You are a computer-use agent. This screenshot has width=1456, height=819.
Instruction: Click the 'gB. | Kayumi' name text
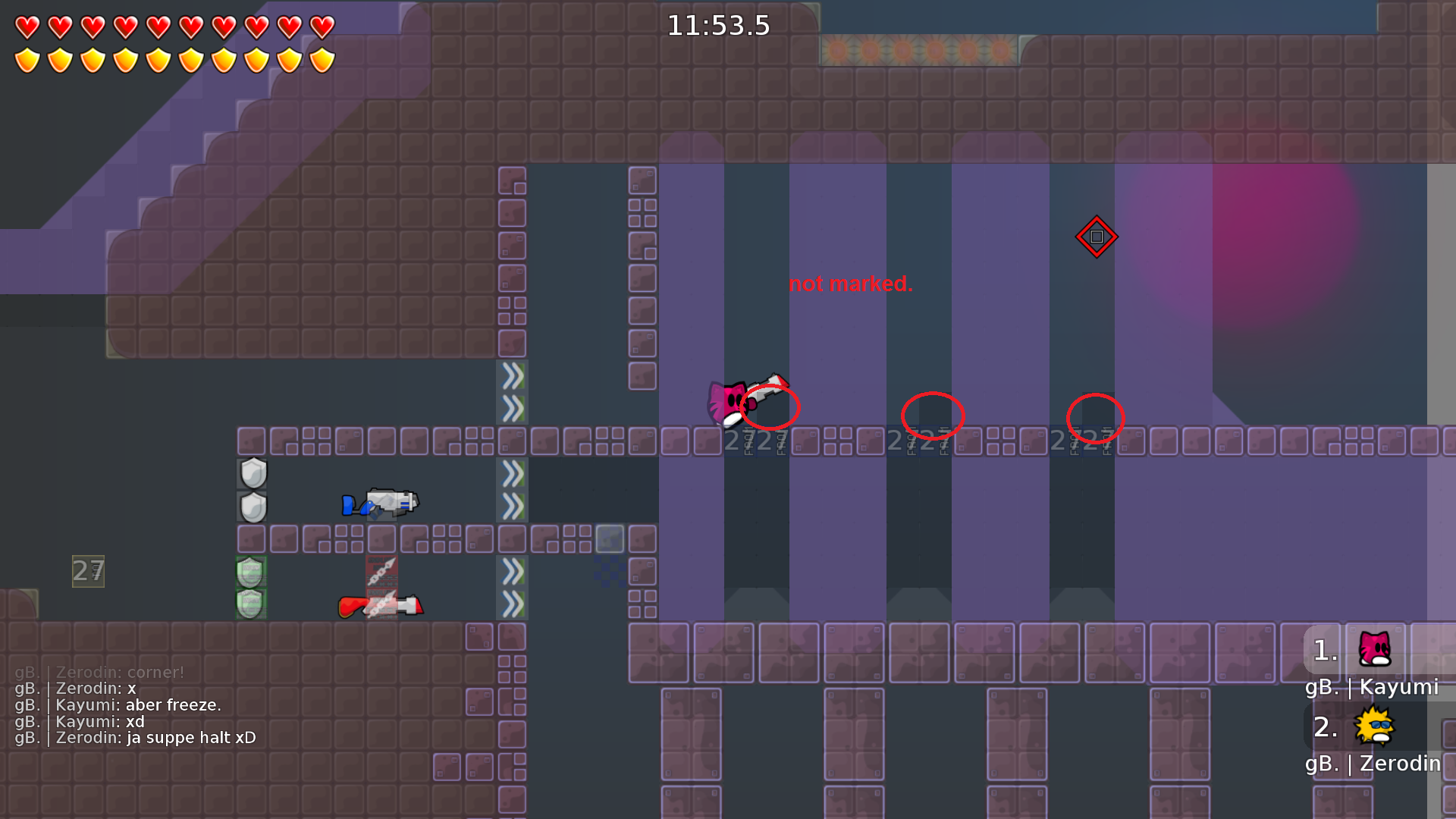pyautogui.click(x=1373, y=687)
